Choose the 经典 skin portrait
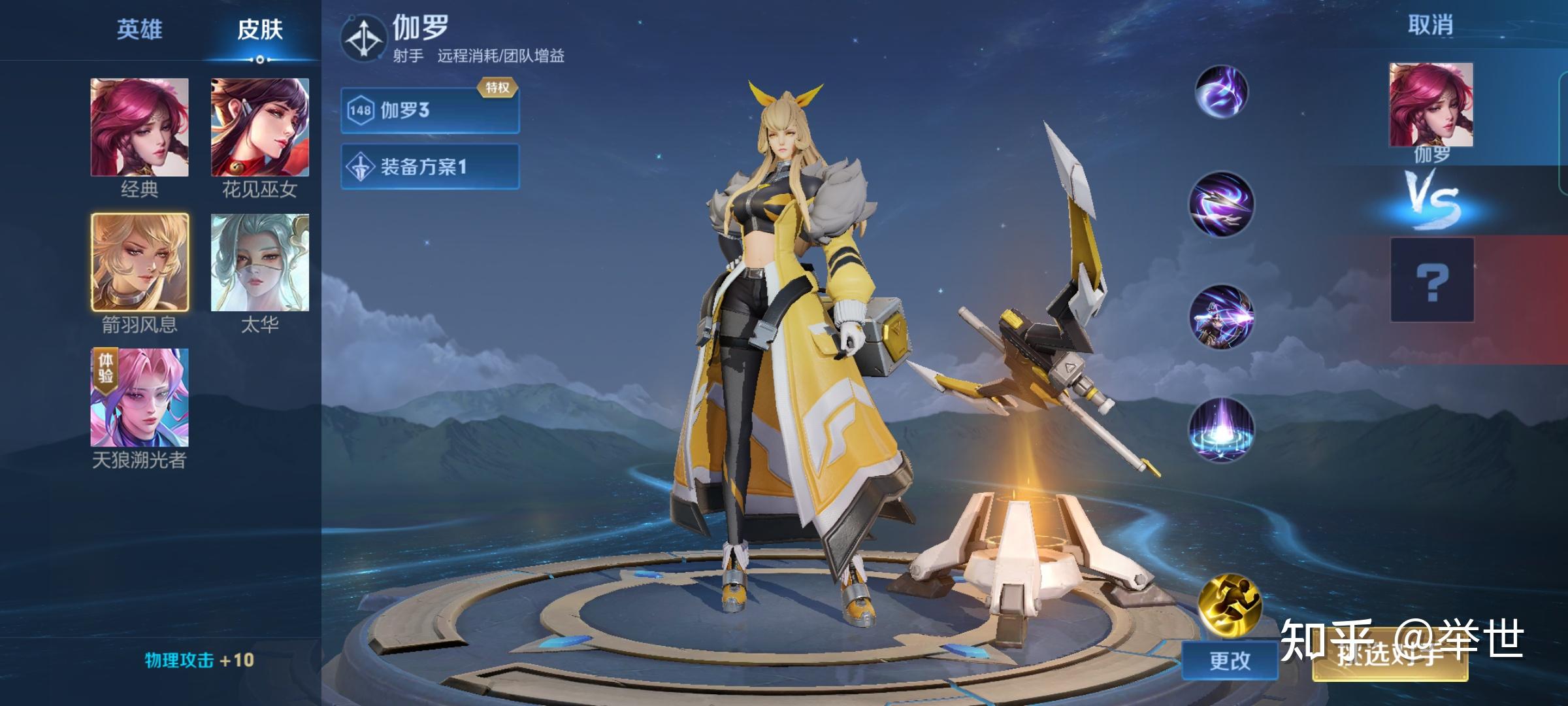This screenshot has width=1568, height=706. point(139,127)
